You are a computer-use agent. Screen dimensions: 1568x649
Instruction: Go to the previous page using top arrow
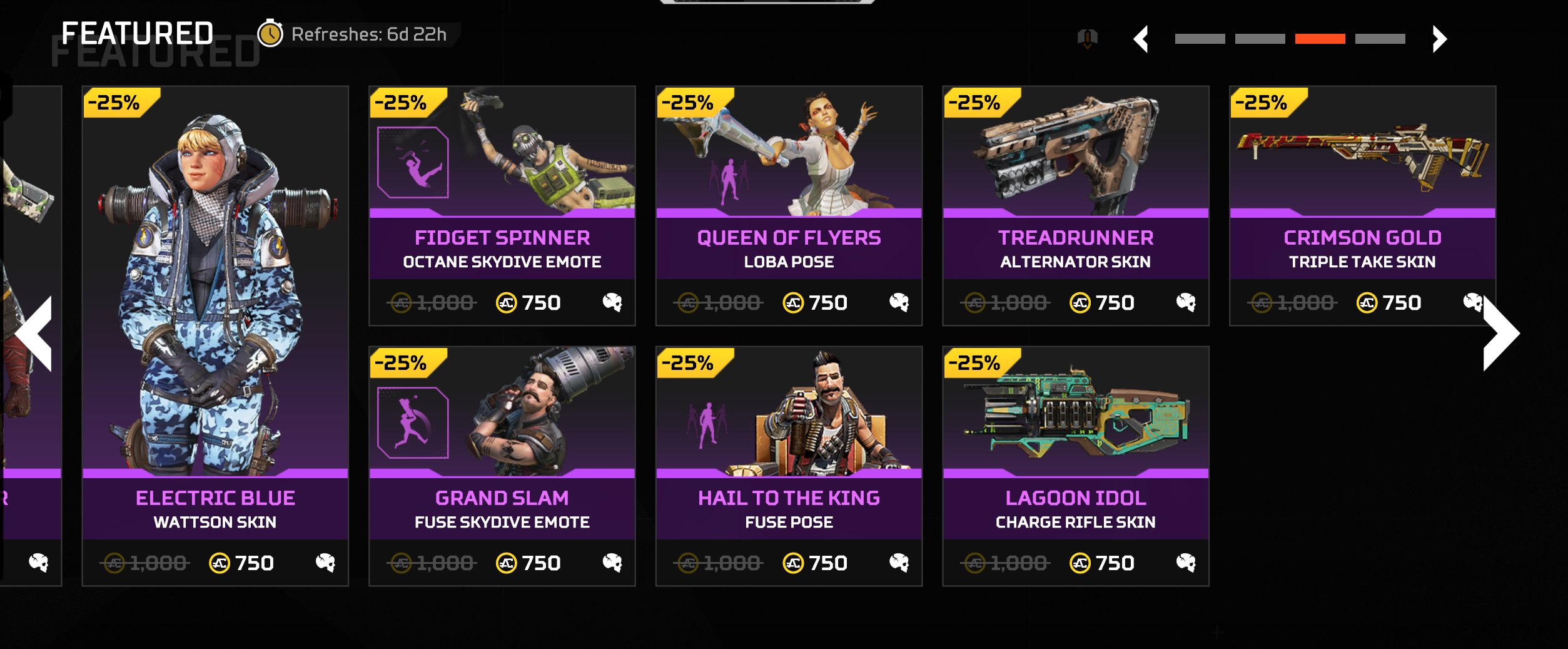(1141, 39)
